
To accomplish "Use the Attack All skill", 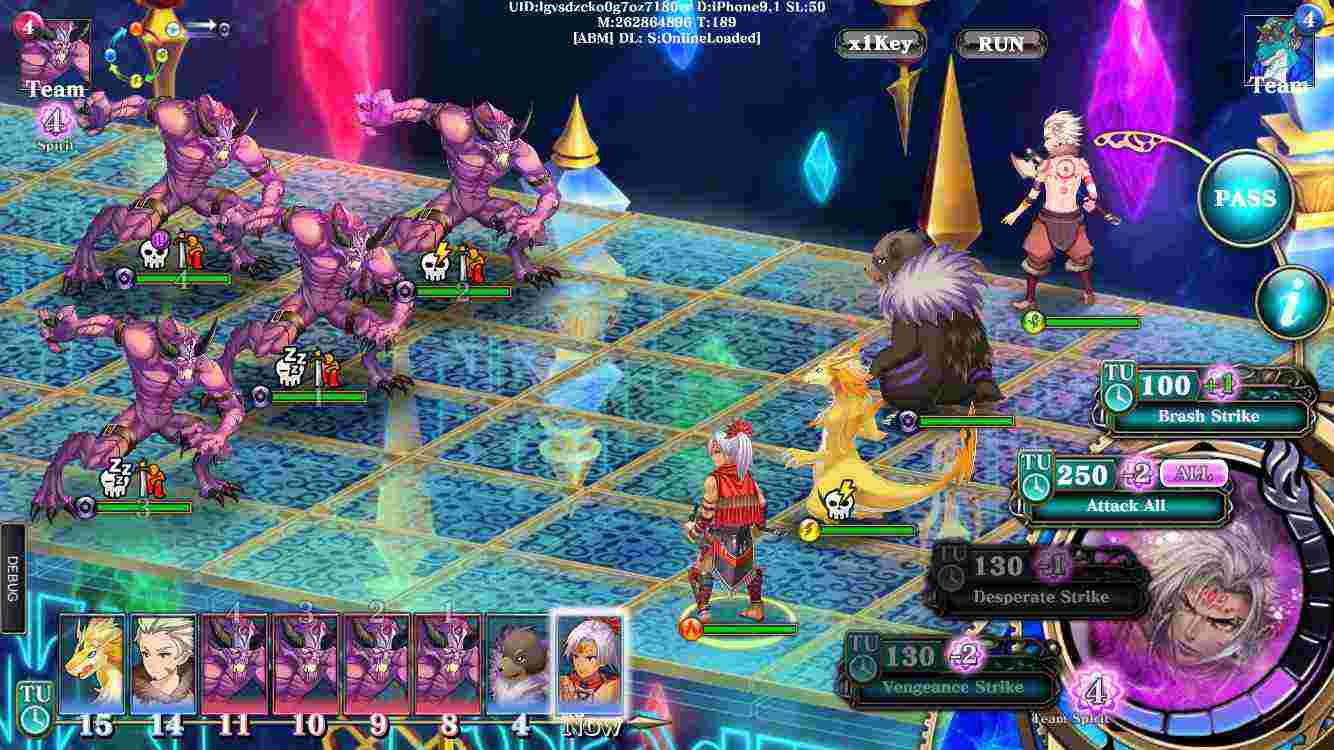I will (1127, 506).
